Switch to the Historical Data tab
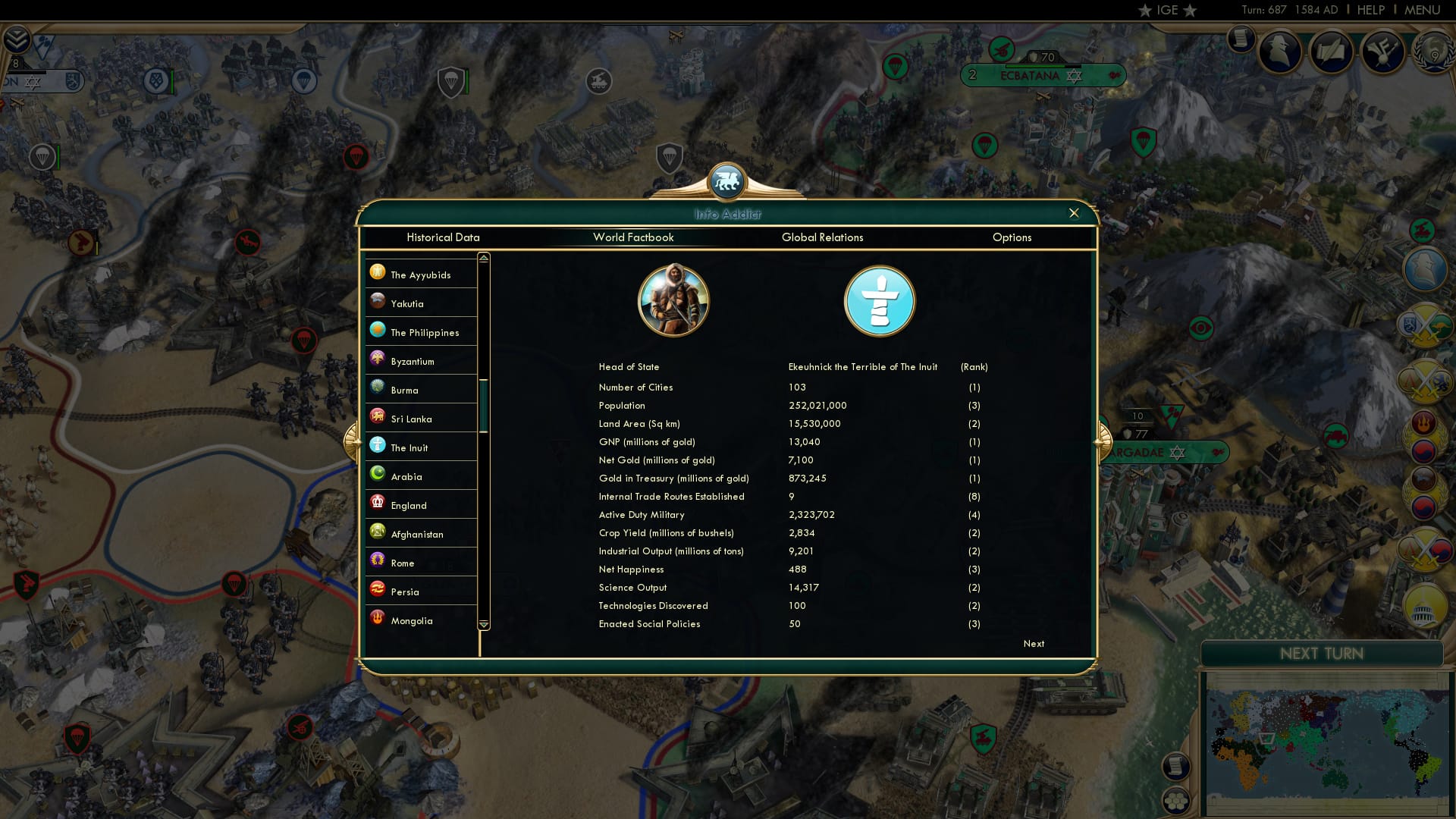Screen dimensions: 1456x819 444,237
